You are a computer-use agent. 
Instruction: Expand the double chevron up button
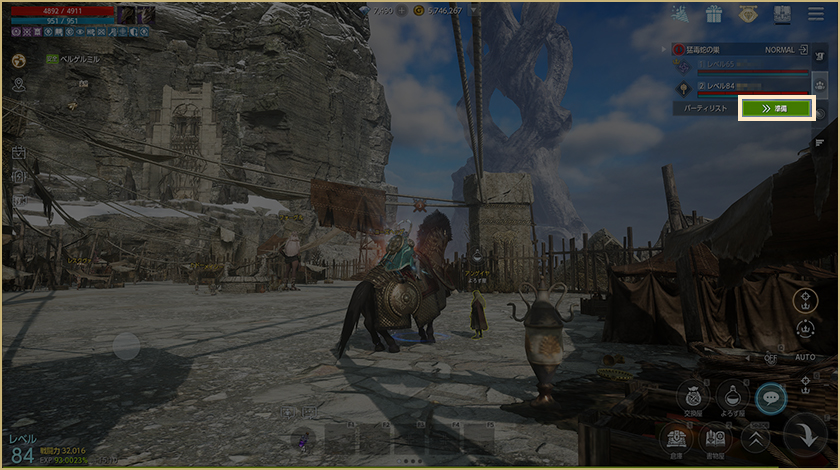tap(755, 436)
